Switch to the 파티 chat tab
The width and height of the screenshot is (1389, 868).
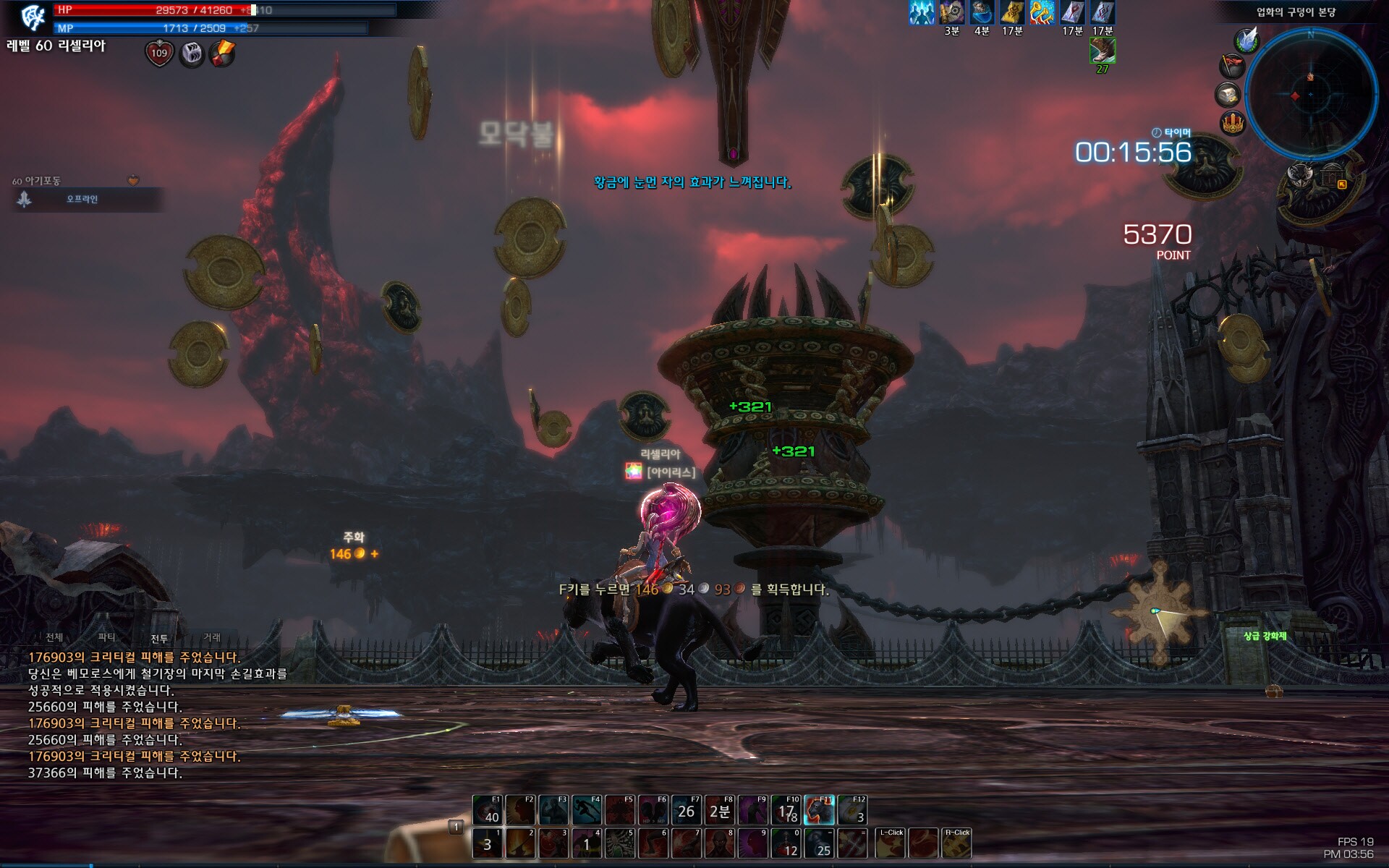(106, 637)
